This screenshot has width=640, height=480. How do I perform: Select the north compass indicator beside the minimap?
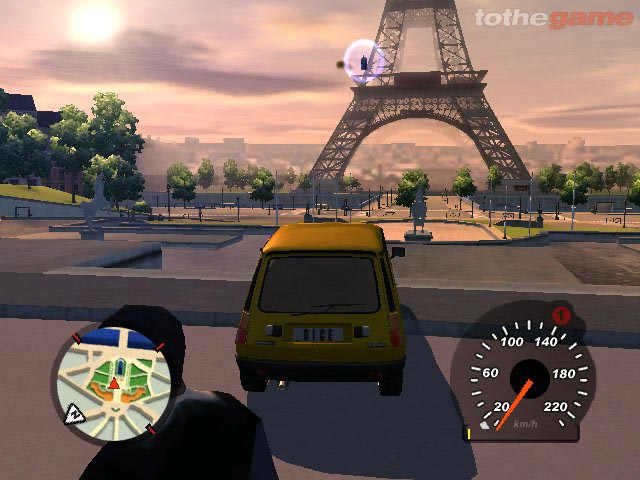click(74, 414)
